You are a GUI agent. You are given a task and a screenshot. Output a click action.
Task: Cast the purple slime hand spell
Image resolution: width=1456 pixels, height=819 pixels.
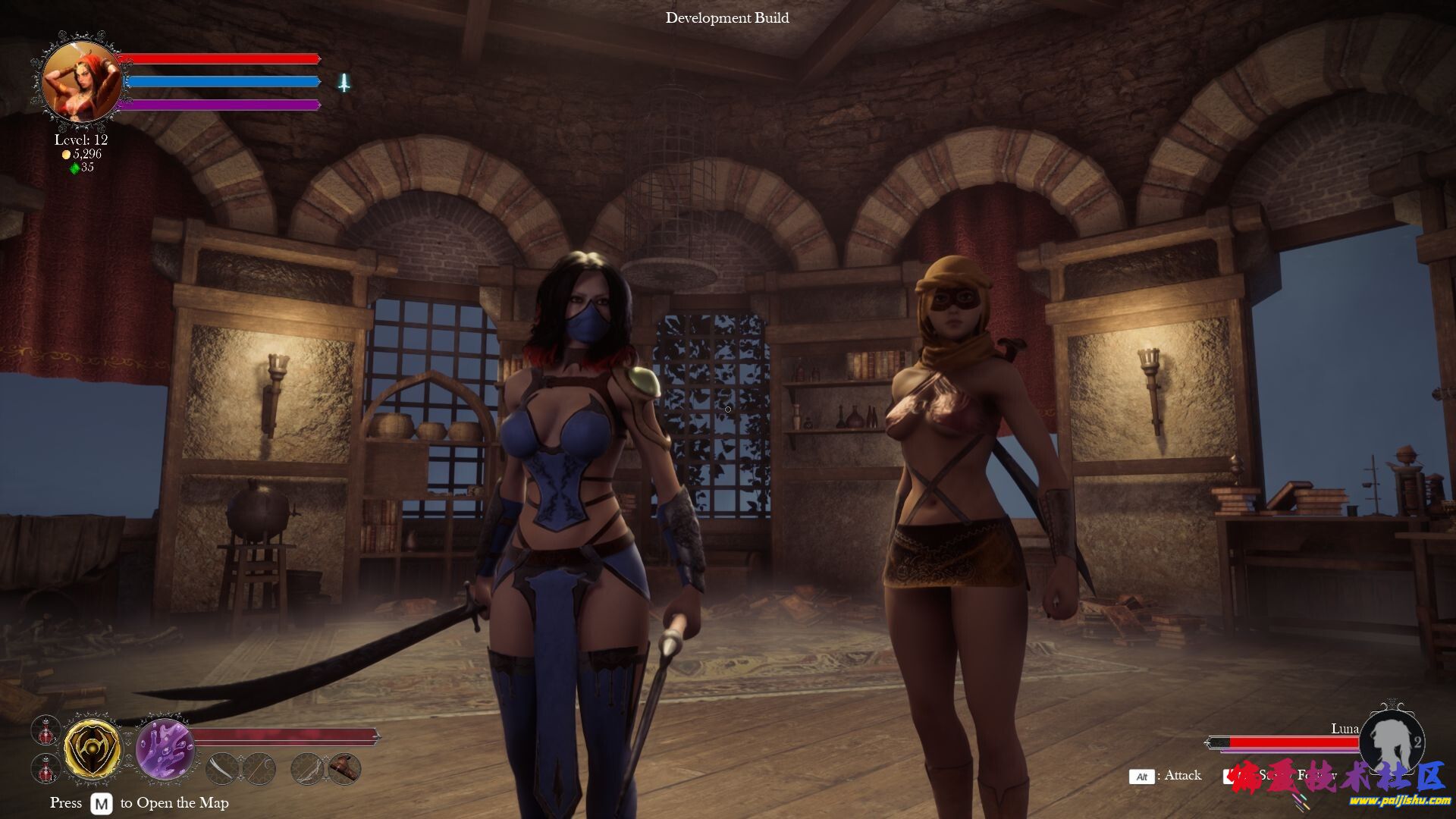[x=165, y=749]
